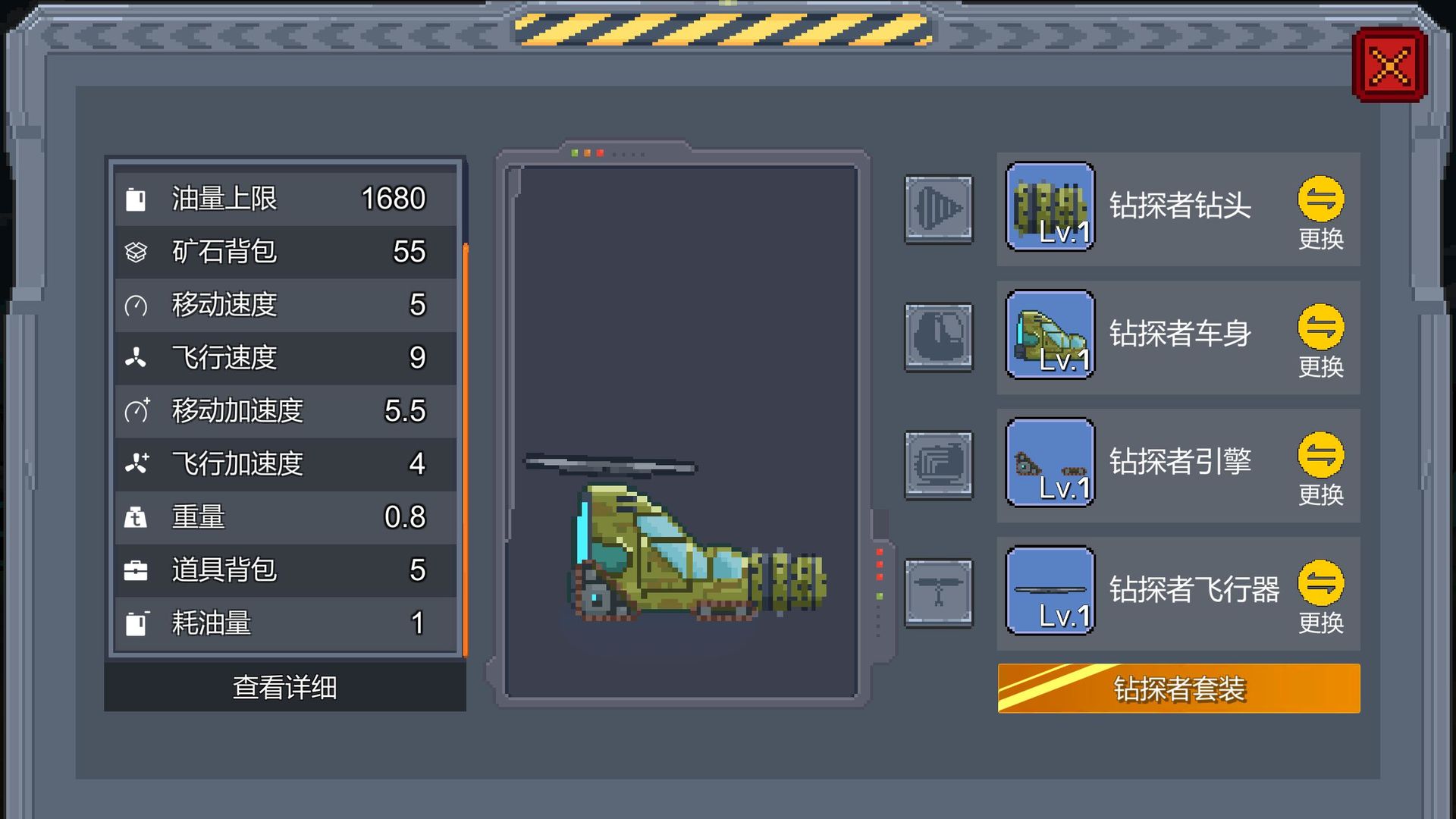Select the rotor aircraft category icon
The image size is (1456, 819).
coord(938,592)
